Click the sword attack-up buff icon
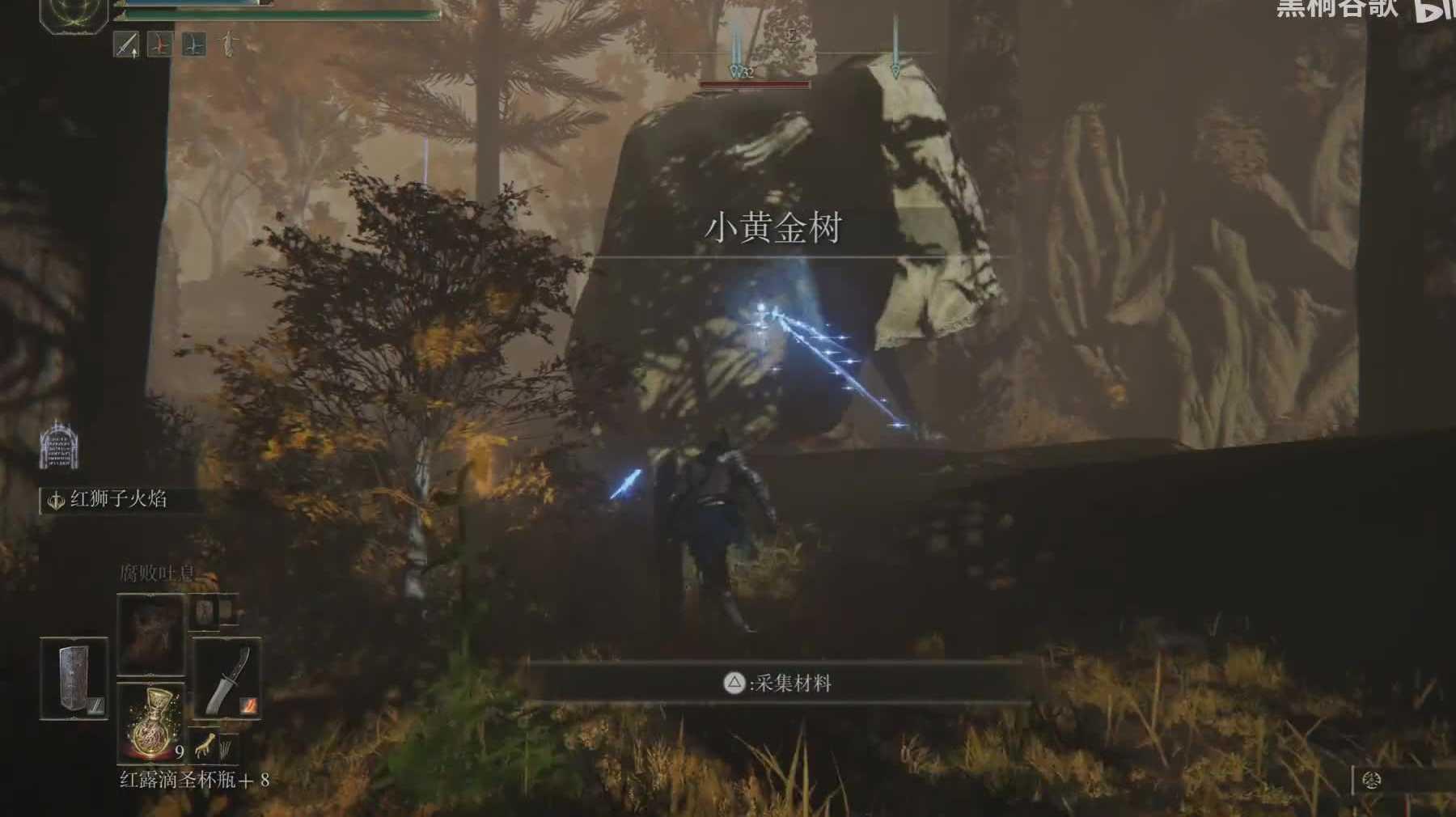 tap(126, 44)
